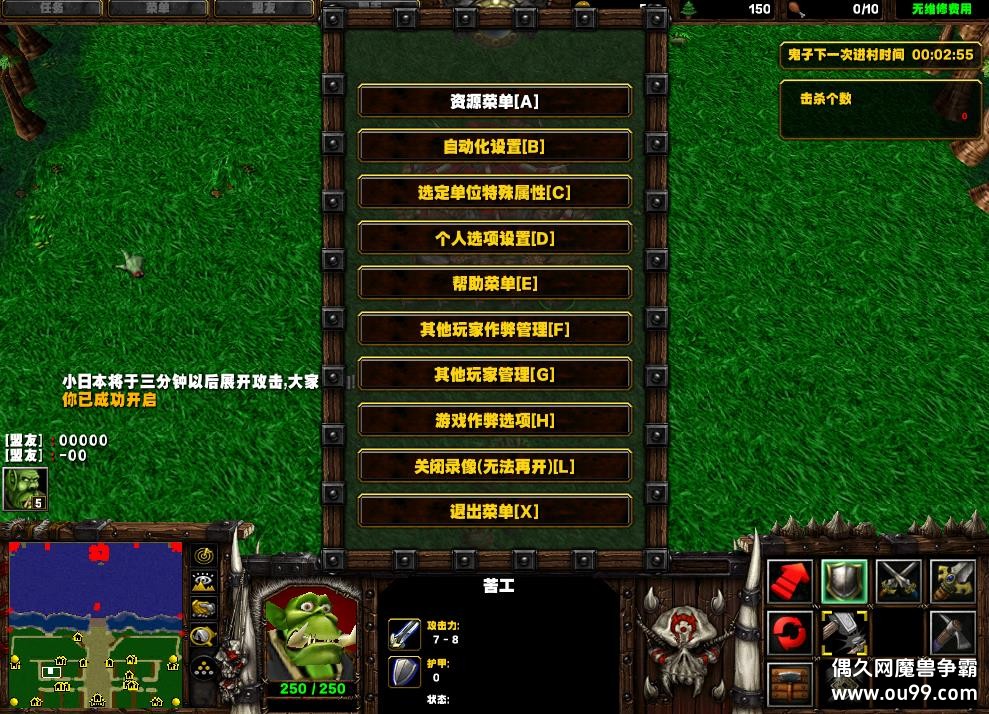Image resolution: width=989 pixels, height=714 pixels.
Task: Select the shield Hold Position command
Action: (844, 582)
